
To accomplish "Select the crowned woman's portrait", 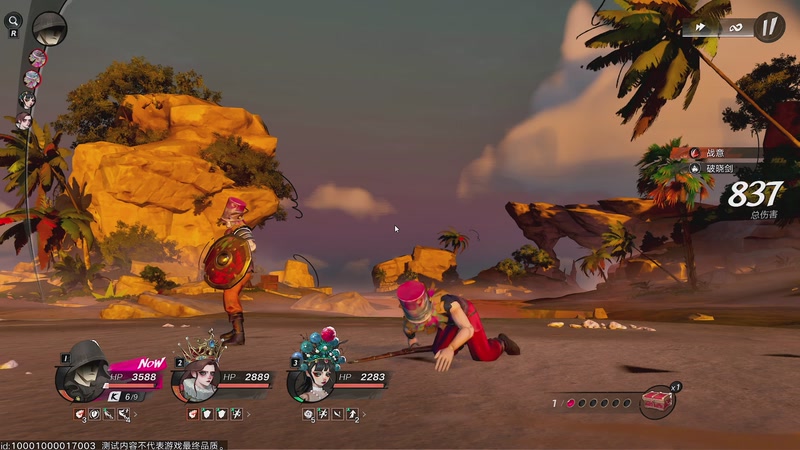I will 197,379.
